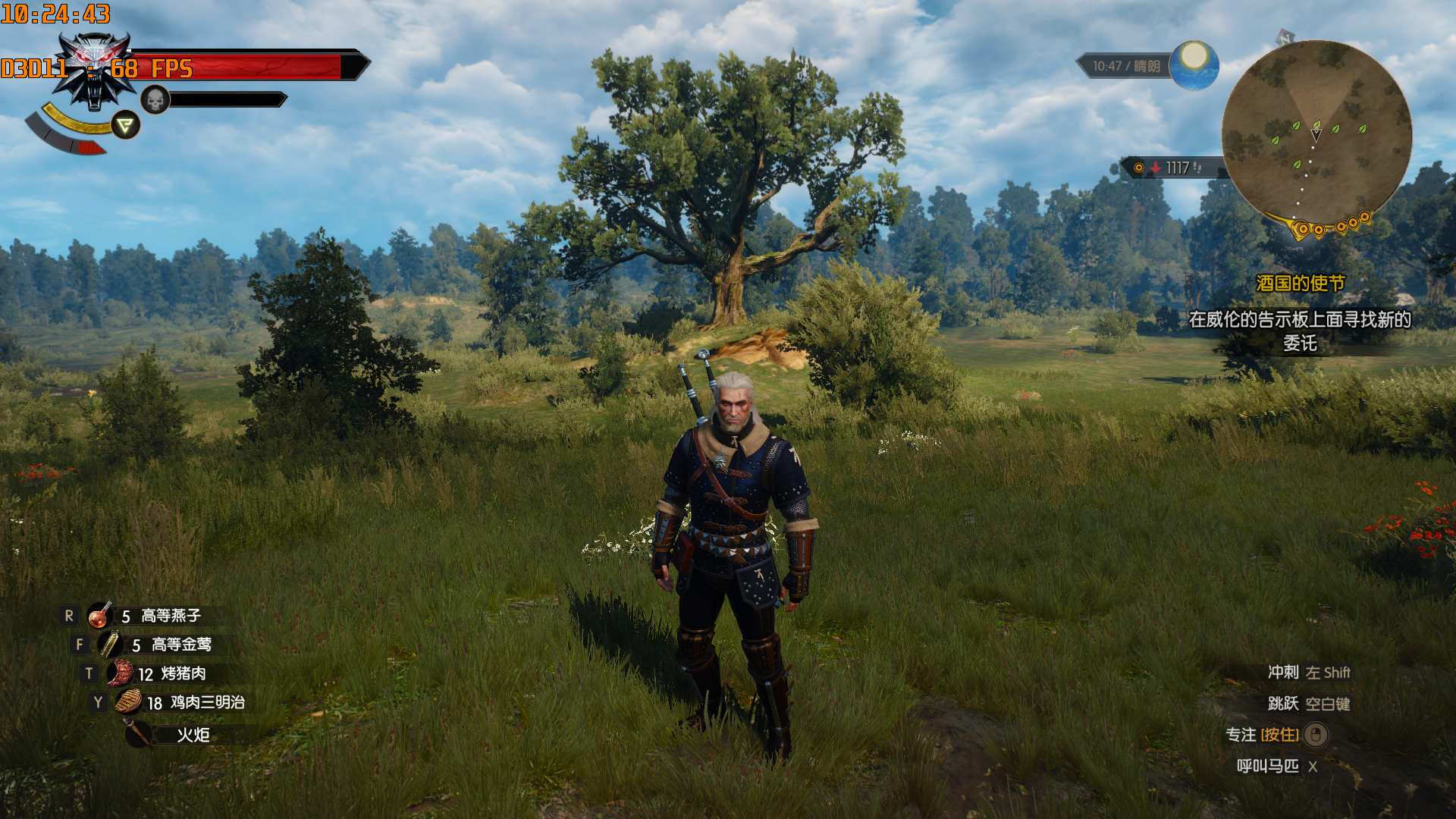Click the circular minimap
Viewport: 1456px width, 819px height.
[x=1316, y=136]
